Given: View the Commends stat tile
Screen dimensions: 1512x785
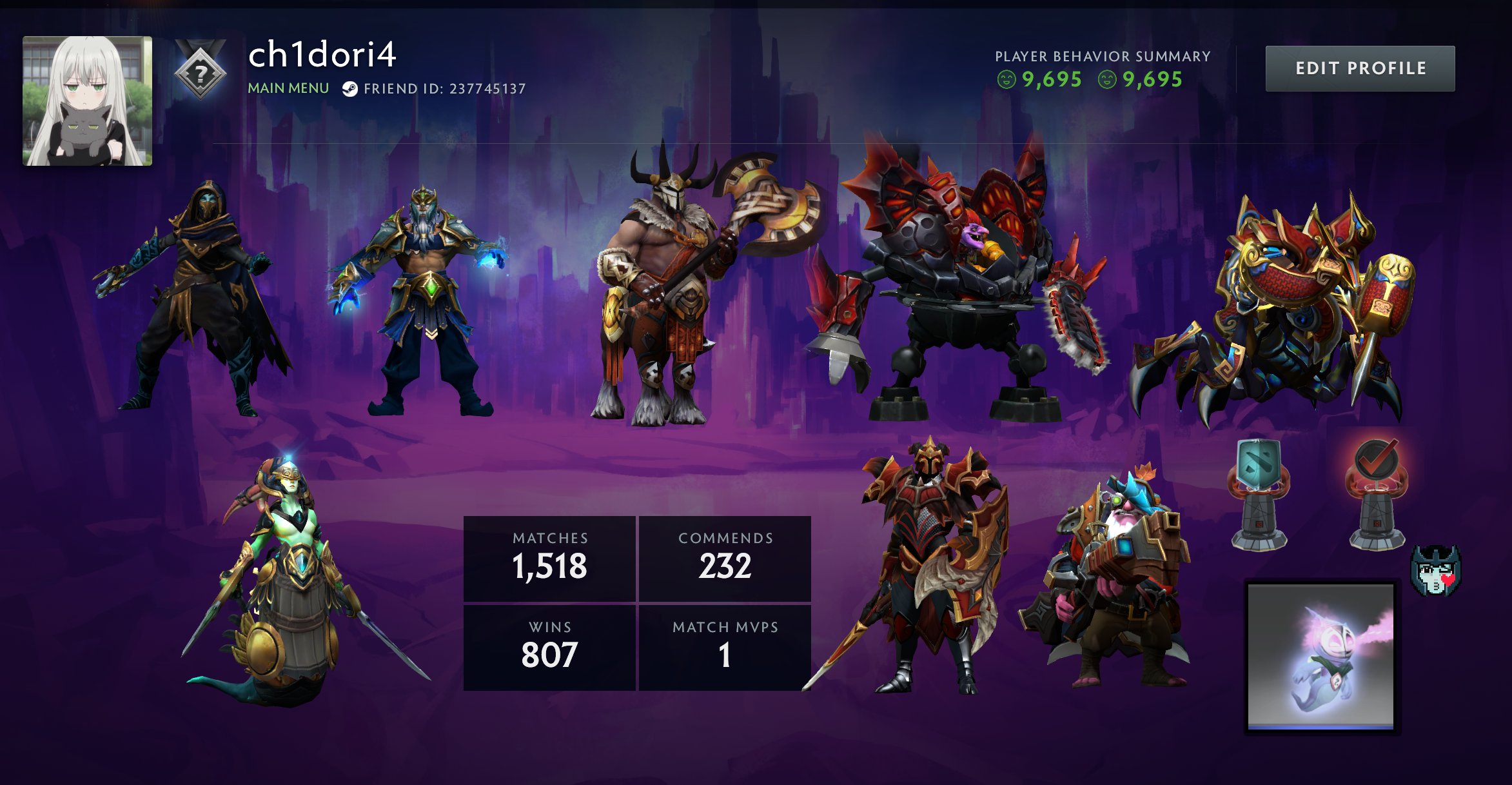Looking at the screenshot, I should [x=725, y=559].
